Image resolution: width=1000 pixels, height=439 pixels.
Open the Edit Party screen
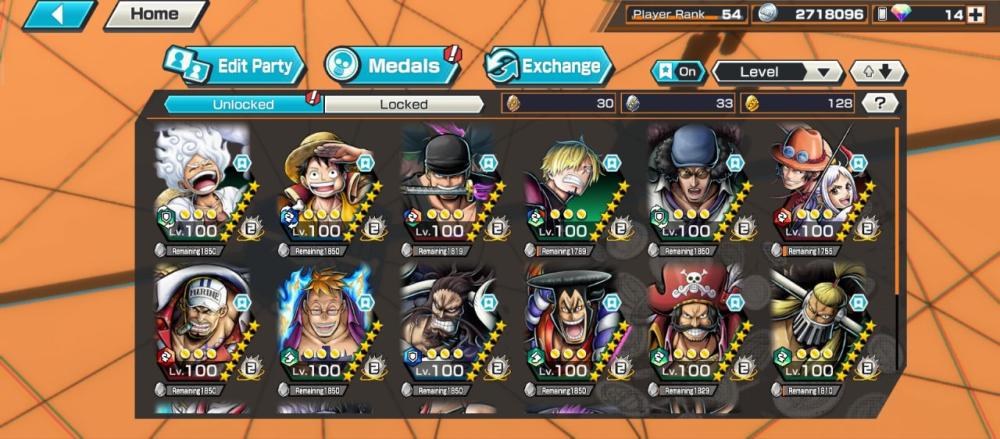pos(233,67)
